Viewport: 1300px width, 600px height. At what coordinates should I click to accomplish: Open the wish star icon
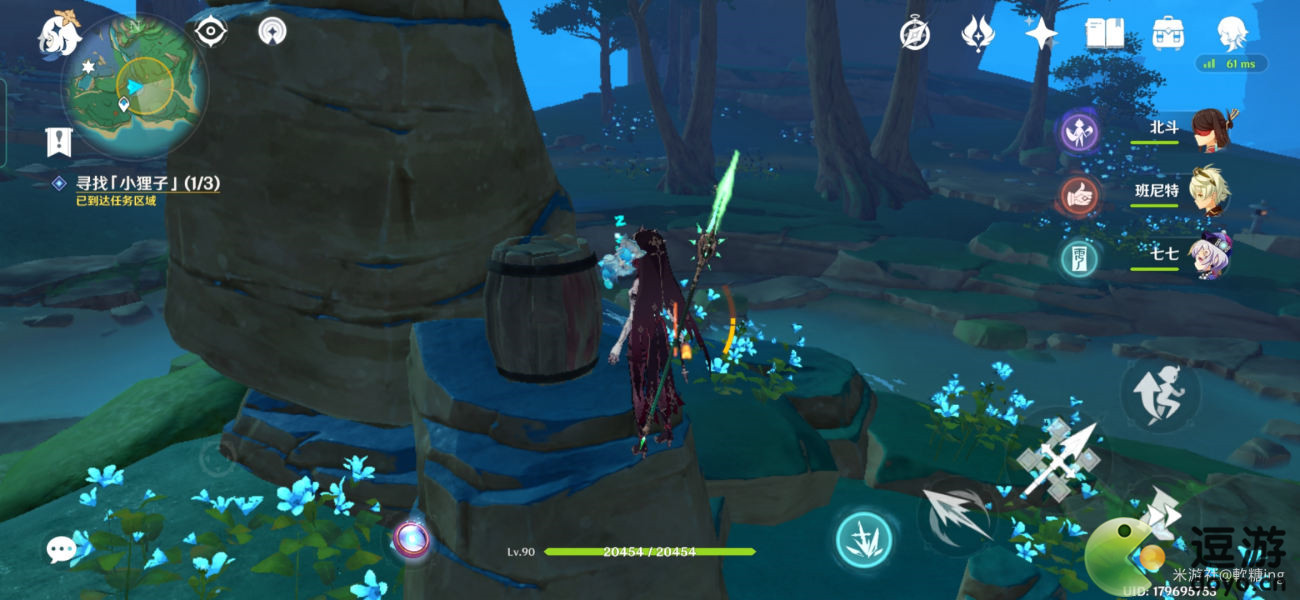click(x=1041, y=34)
